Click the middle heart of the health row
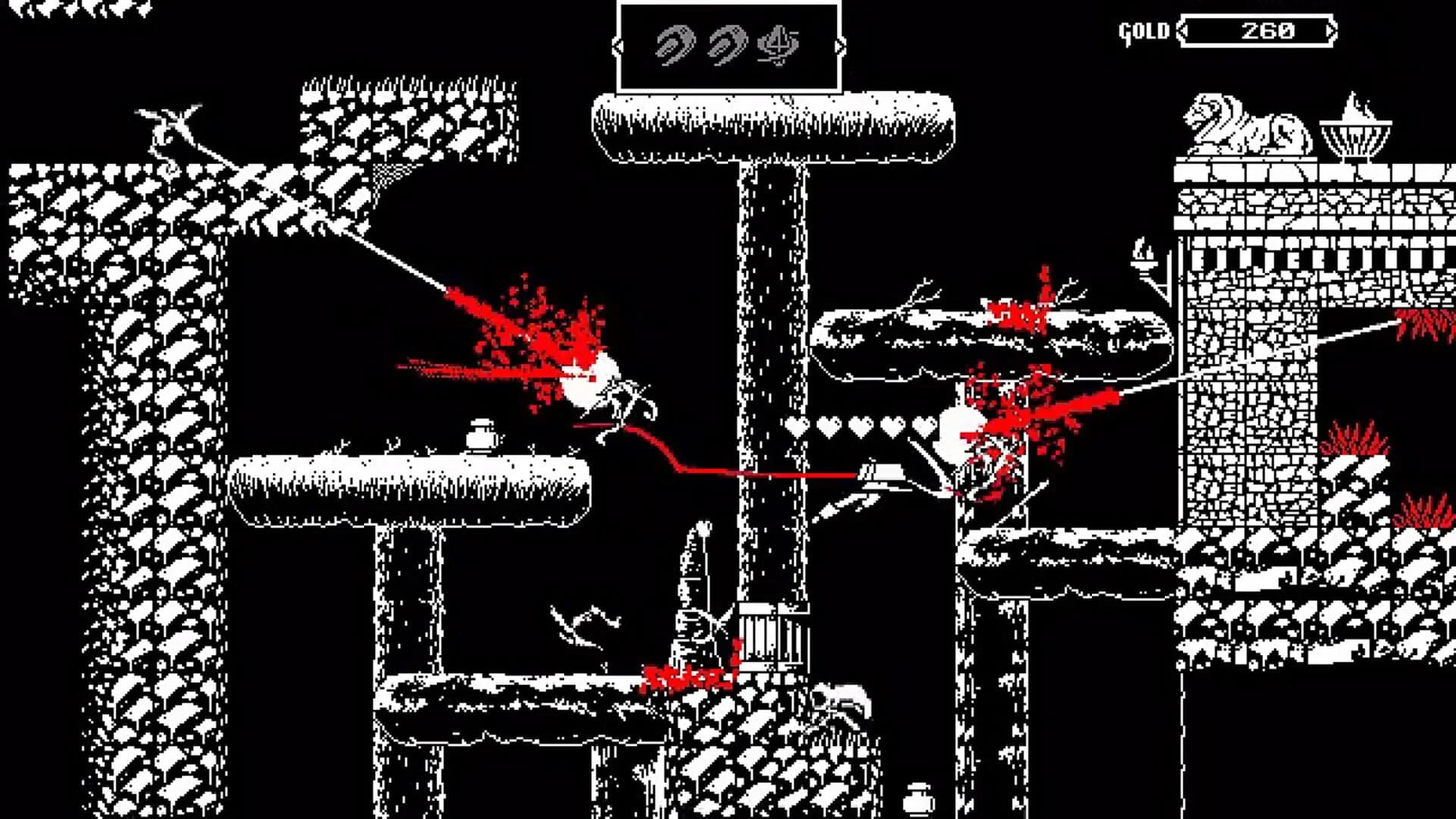The height and width of the screenshot is (819, 1456). [x=861, y=426]
